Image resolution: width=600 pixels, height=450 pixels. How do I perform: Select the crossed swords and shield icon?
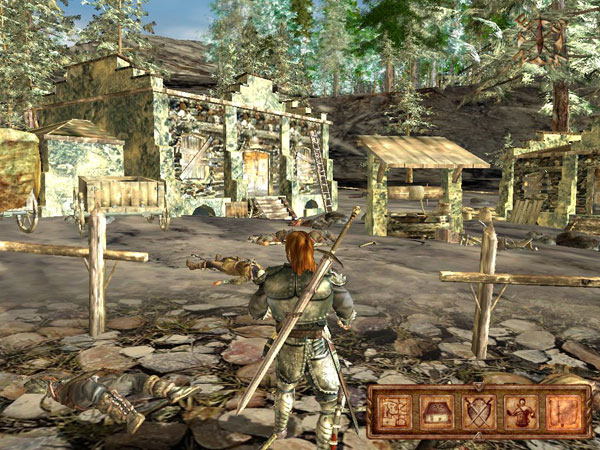[x=479, y=412]
